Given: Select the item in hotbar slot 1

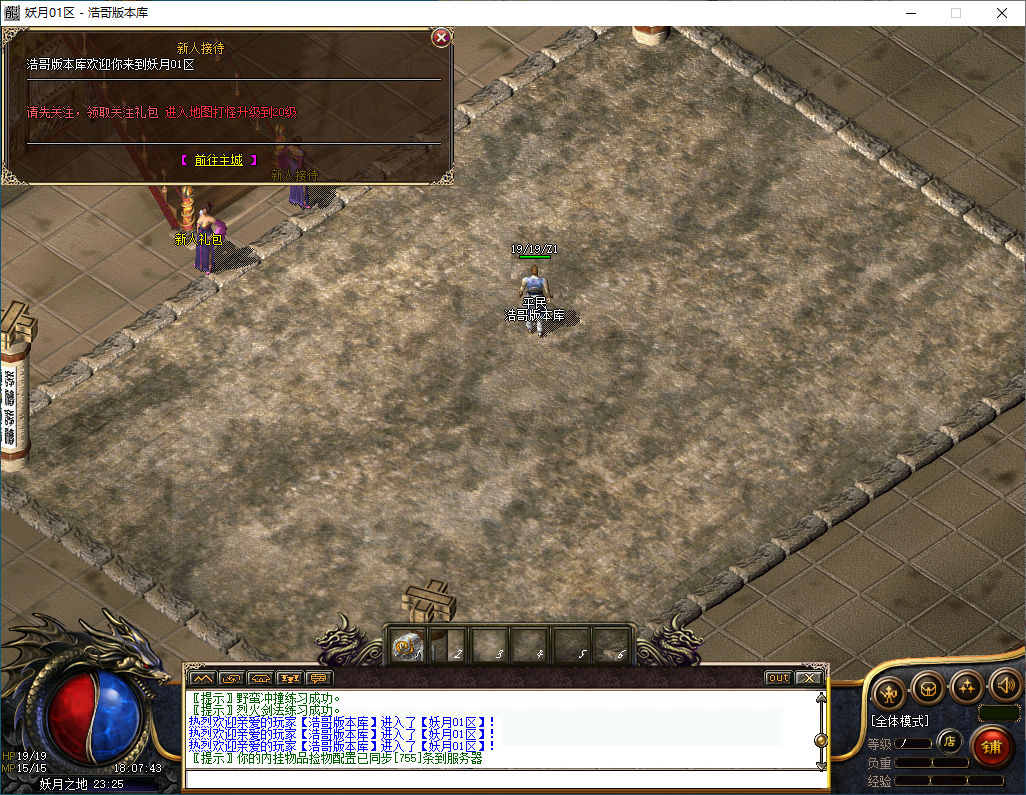Looking at the screenshot, I should pyautogui.click(x=406, y=647).
